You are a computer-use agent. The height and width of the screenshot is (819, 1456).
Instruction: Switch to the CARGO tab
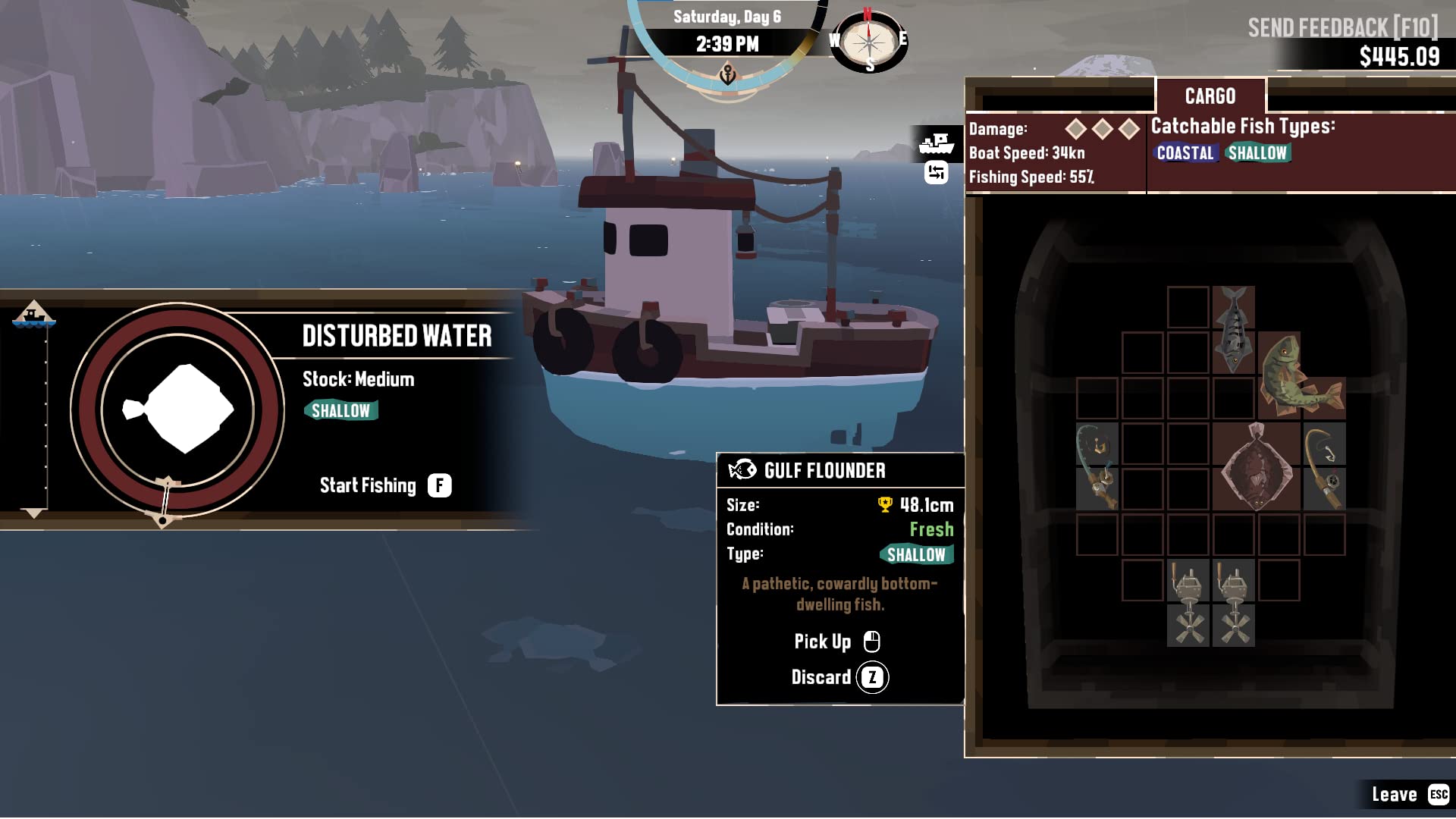click(1210, 96)
